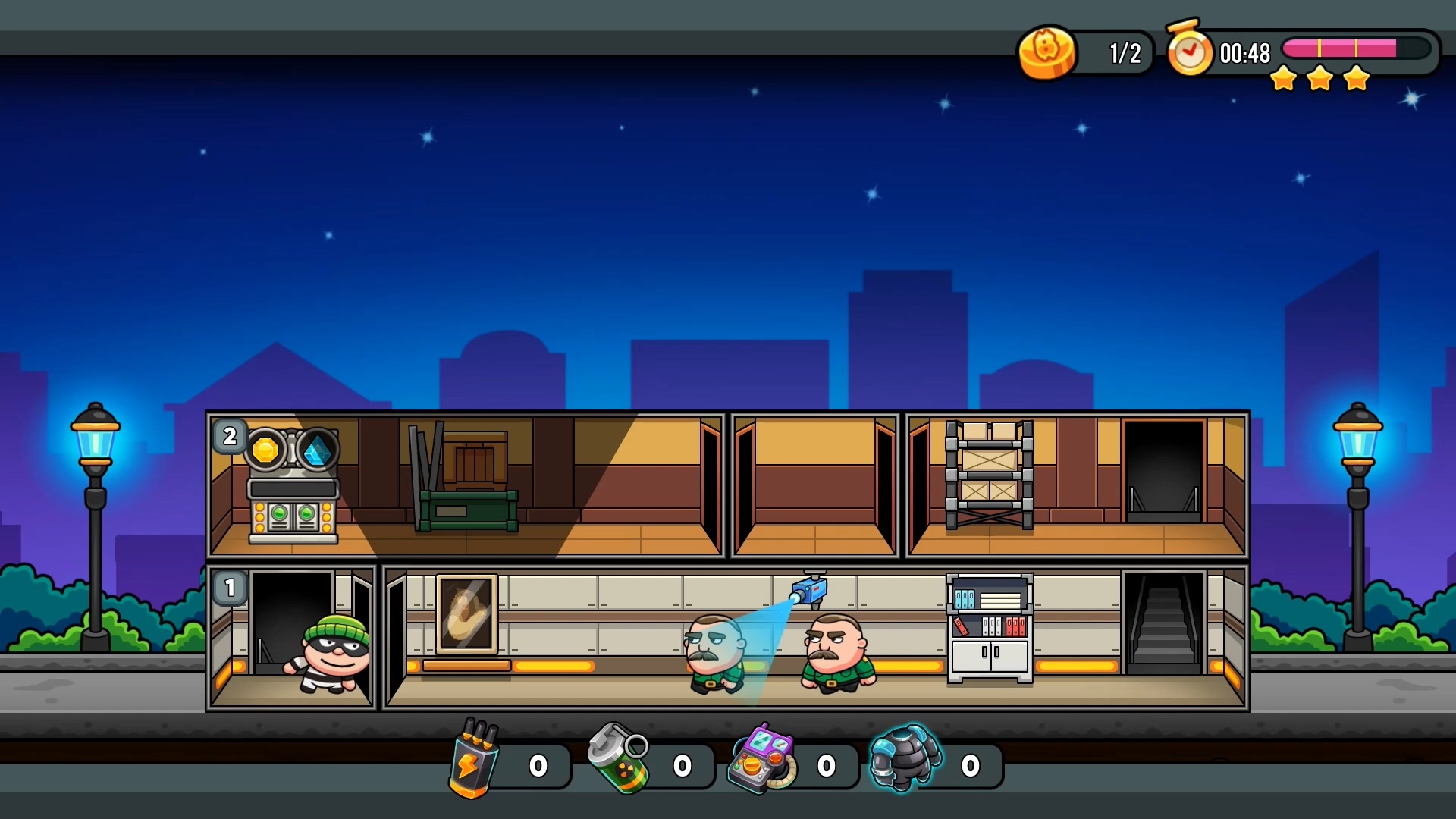Click the floor 2 number badge
Viewport: 1456px width, 819px height.
click(228, 436)
